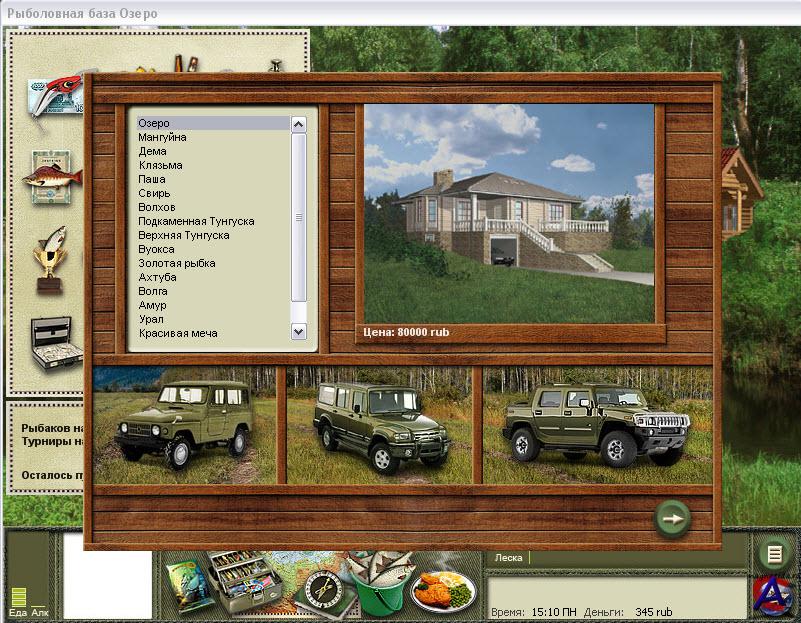Pick the Клязьма list entry
Viewport: 801px width, 623px height.
pyautogui.click(x=161, y=165)
